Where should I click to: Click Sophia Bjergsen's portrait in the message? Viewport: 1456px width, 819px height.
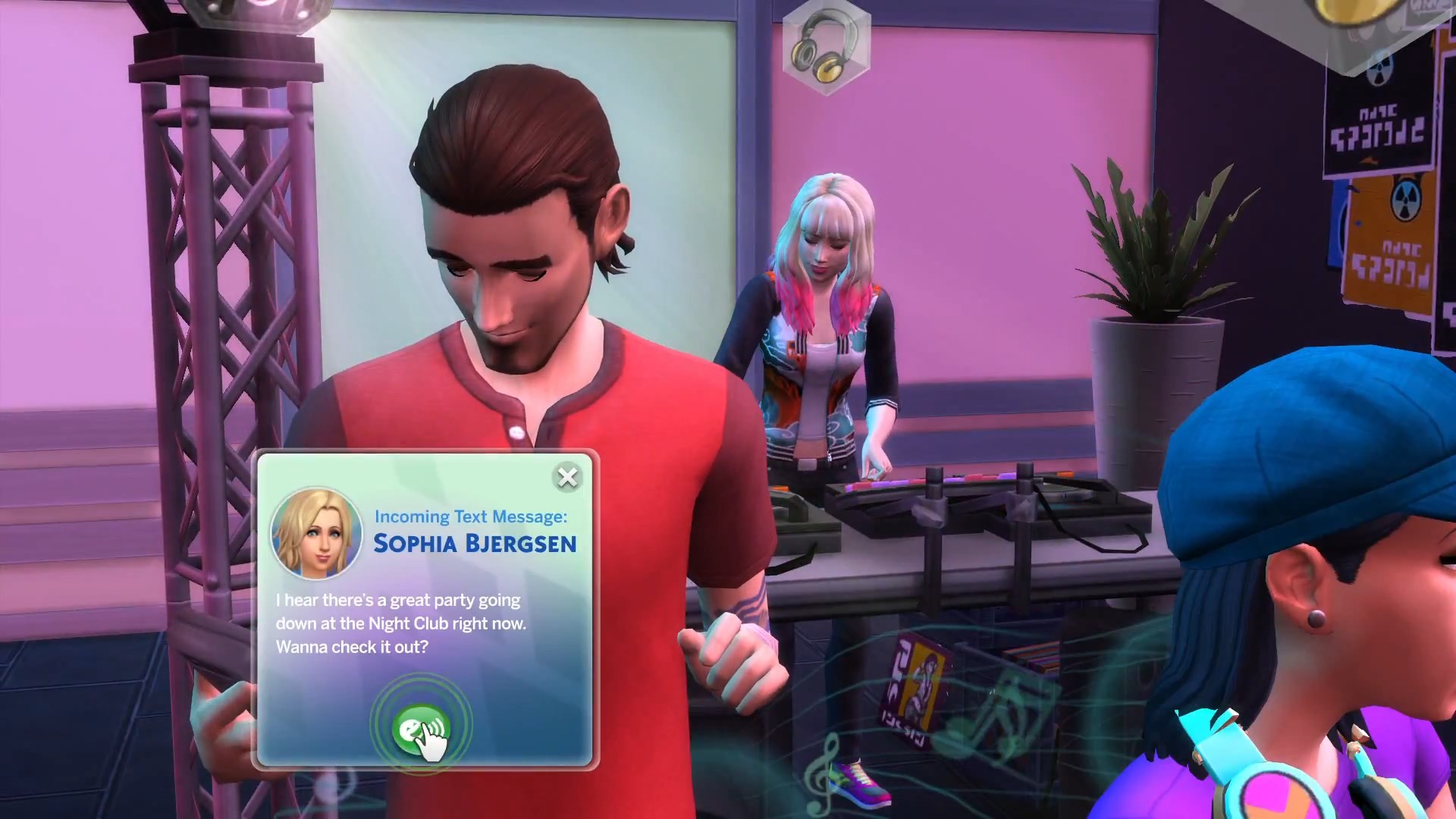(316, 532)
